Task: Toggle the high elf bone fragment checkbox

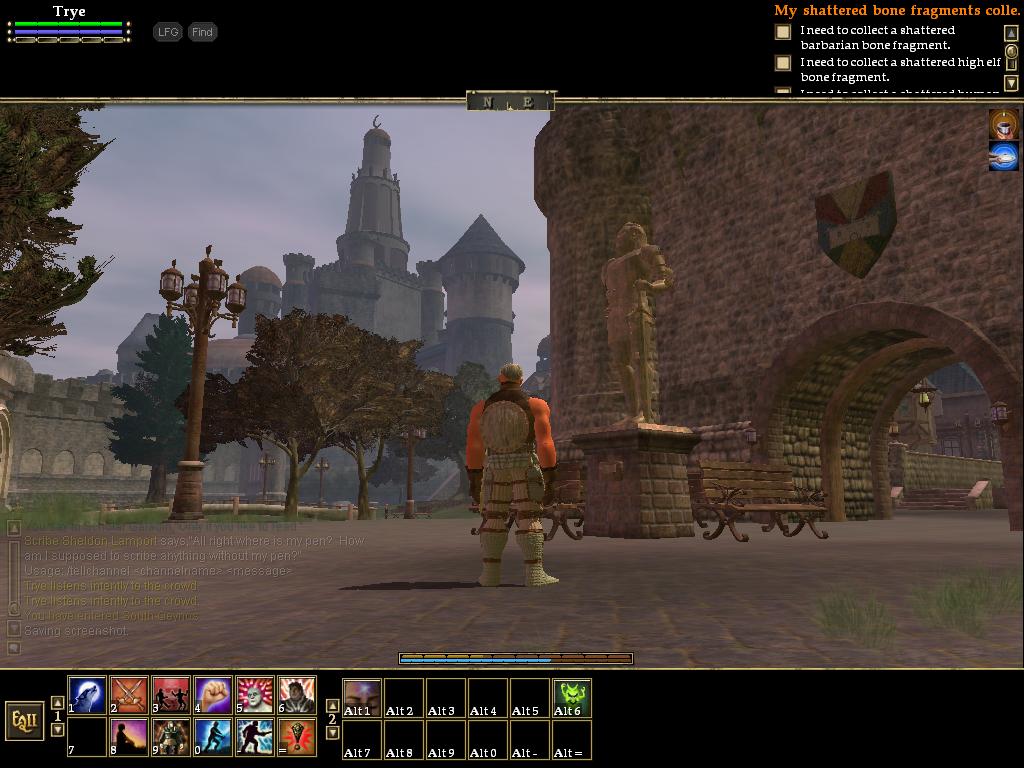Action: pyautogui.click(x=783, y=63)
